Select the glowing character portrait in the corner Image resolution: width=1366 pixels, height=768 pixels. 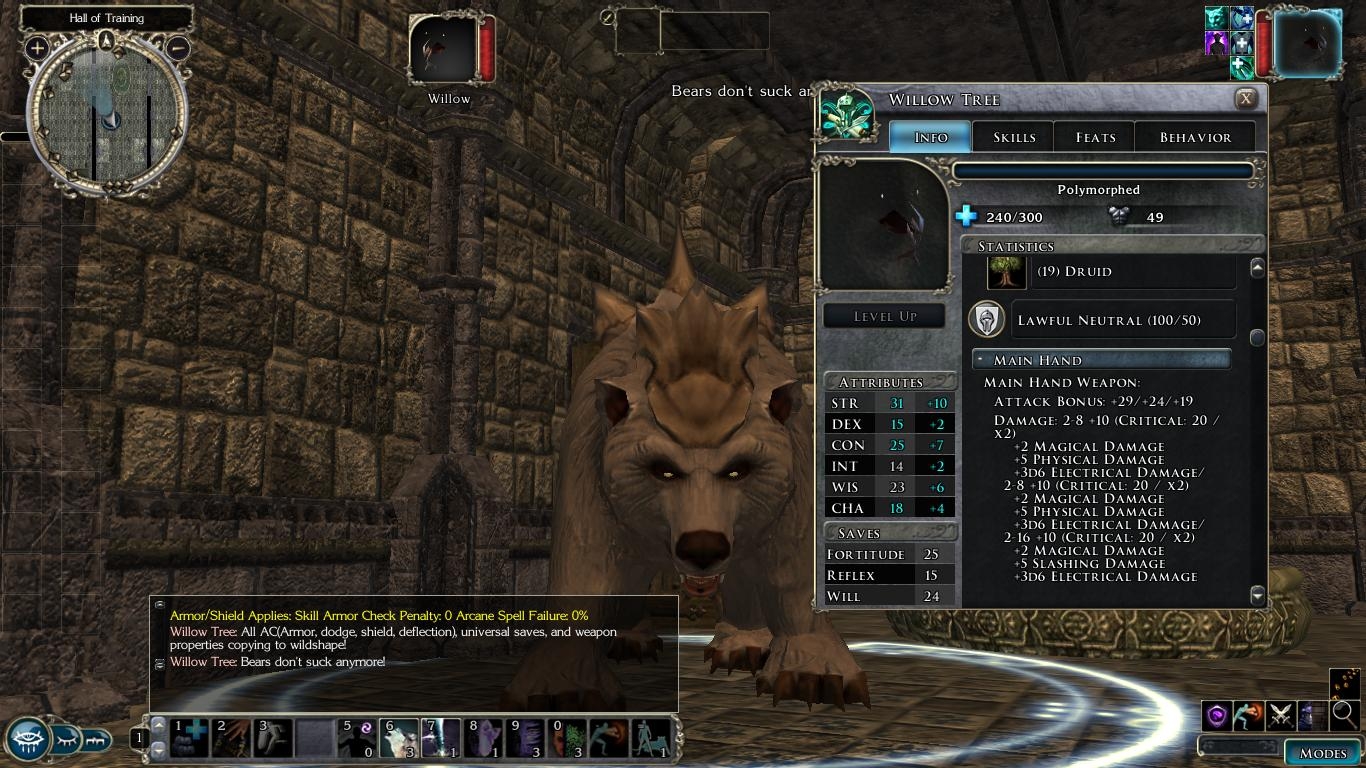click(1307, 43)
